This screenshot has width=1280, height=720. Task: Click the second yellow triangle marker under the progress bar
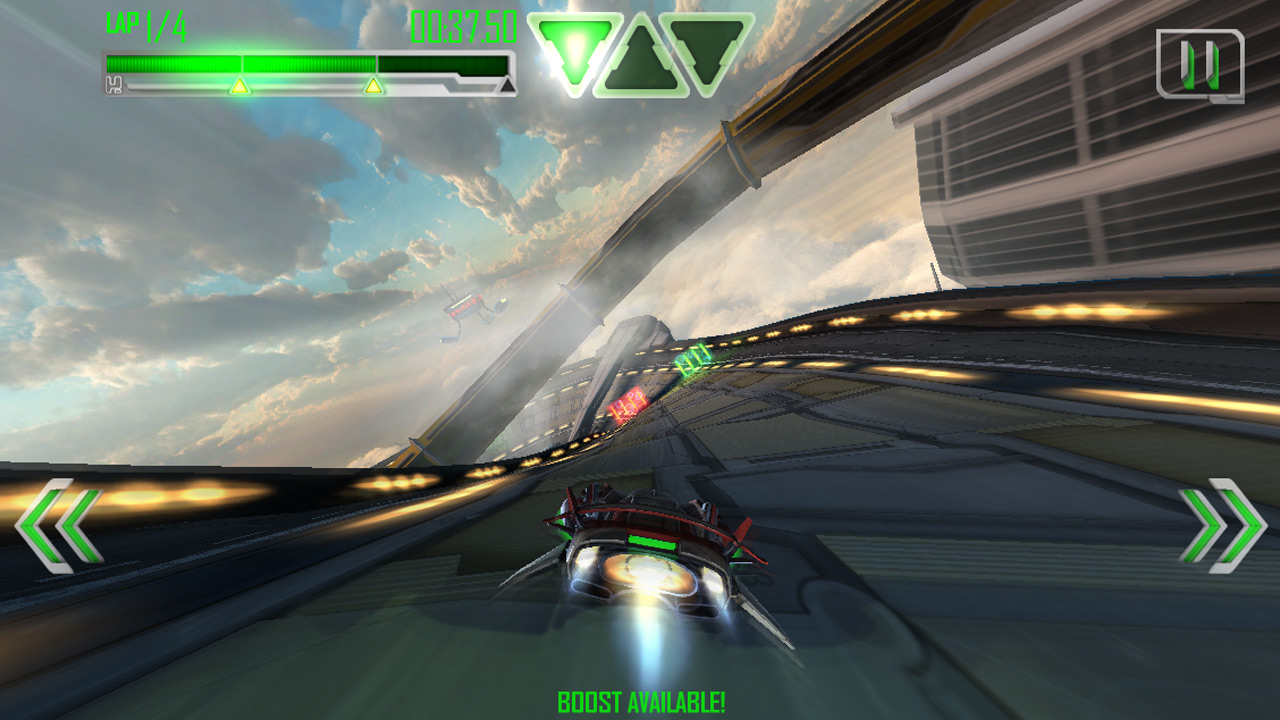[374, 87]
